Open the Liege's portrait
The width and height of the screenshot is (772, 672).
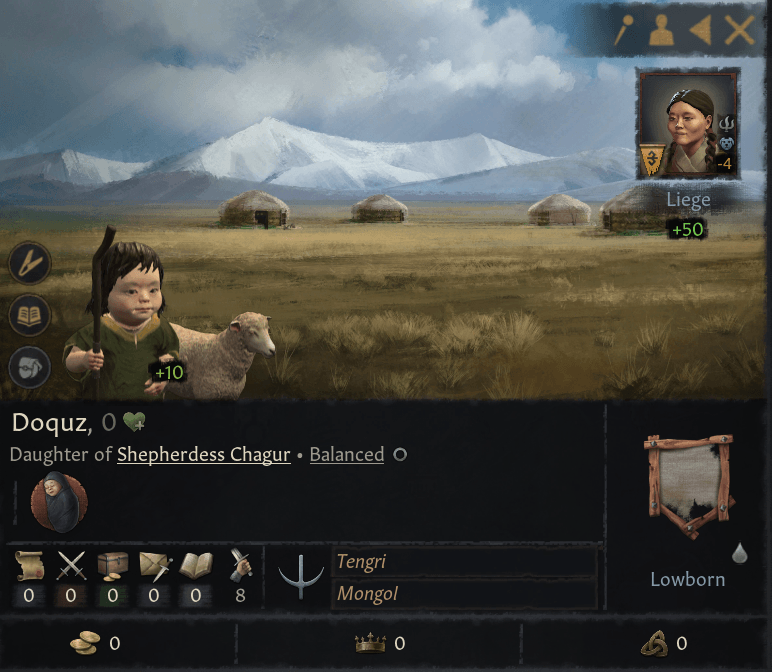688,125
